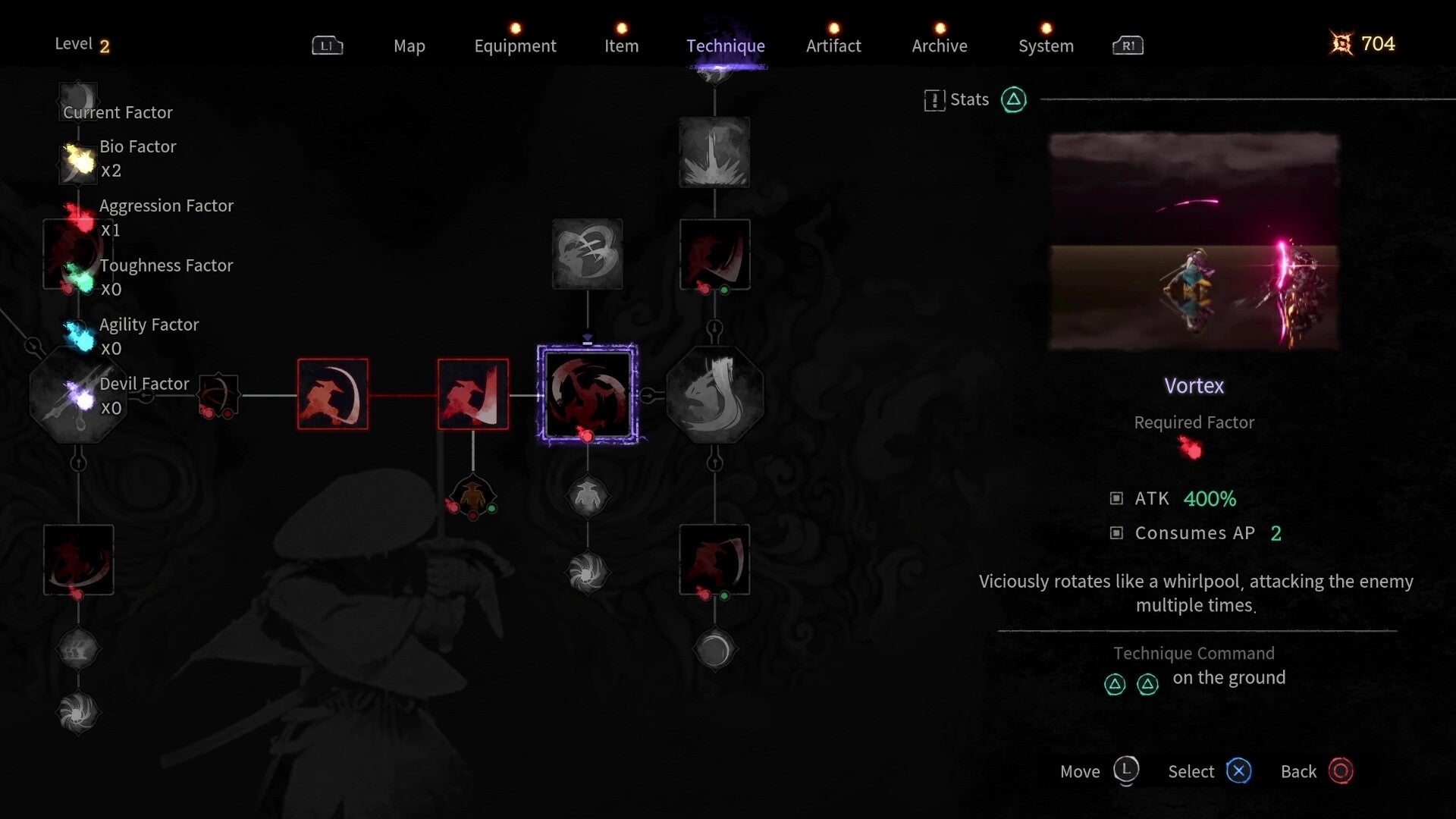Select the red samurai slash node left of Vortex

click(472, 394)
